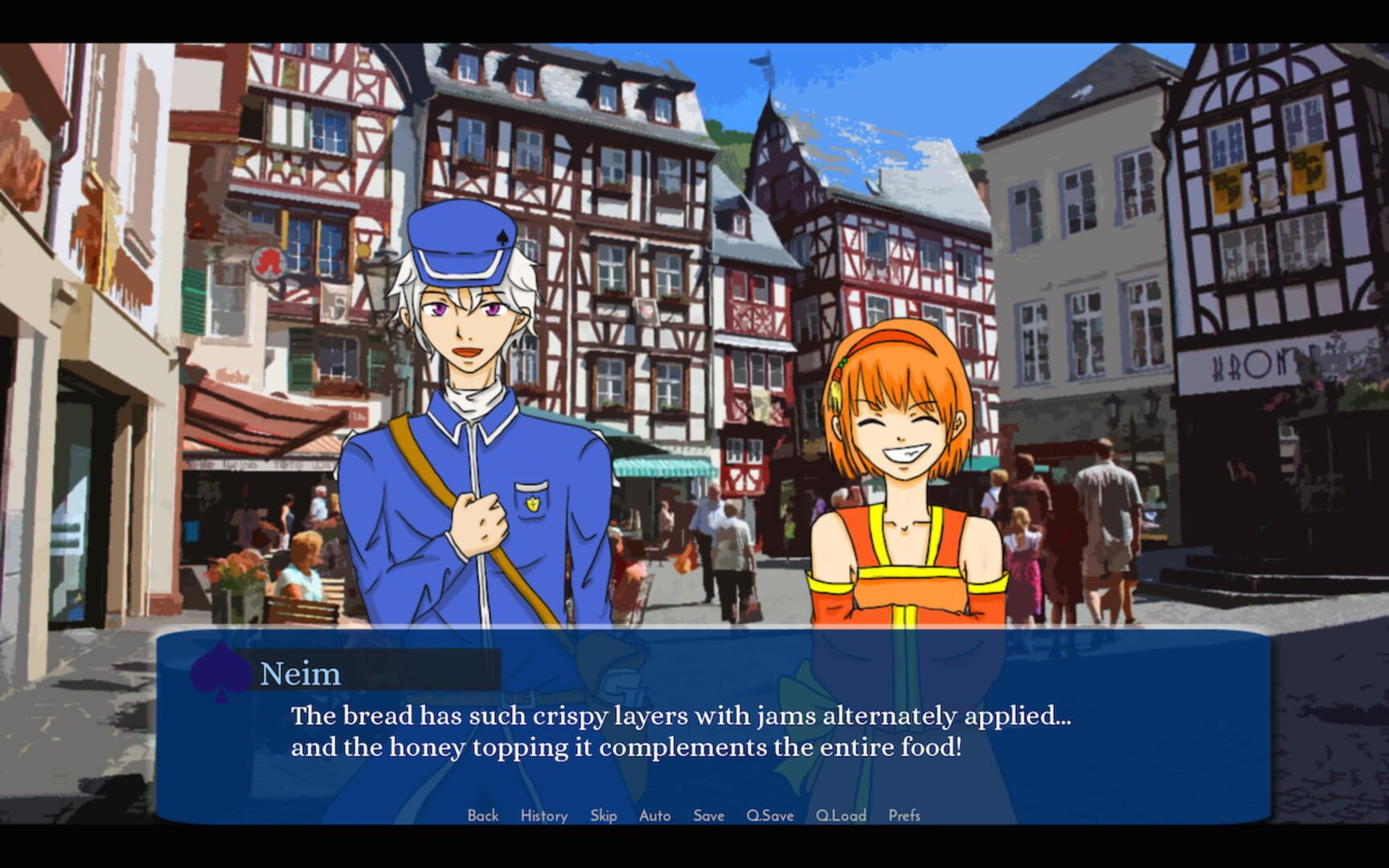Toggle Skip mode to fast-forward dialogue
The image size is (1389, 868).
point(604,815)
